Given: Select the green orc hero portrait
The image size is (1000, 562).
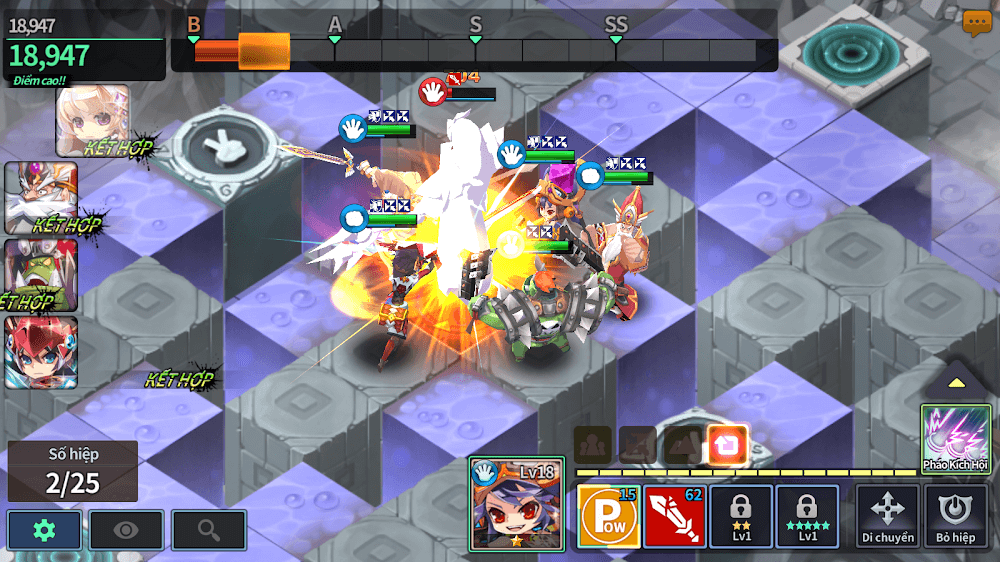Looking at the screenshot, I should 41,274.
